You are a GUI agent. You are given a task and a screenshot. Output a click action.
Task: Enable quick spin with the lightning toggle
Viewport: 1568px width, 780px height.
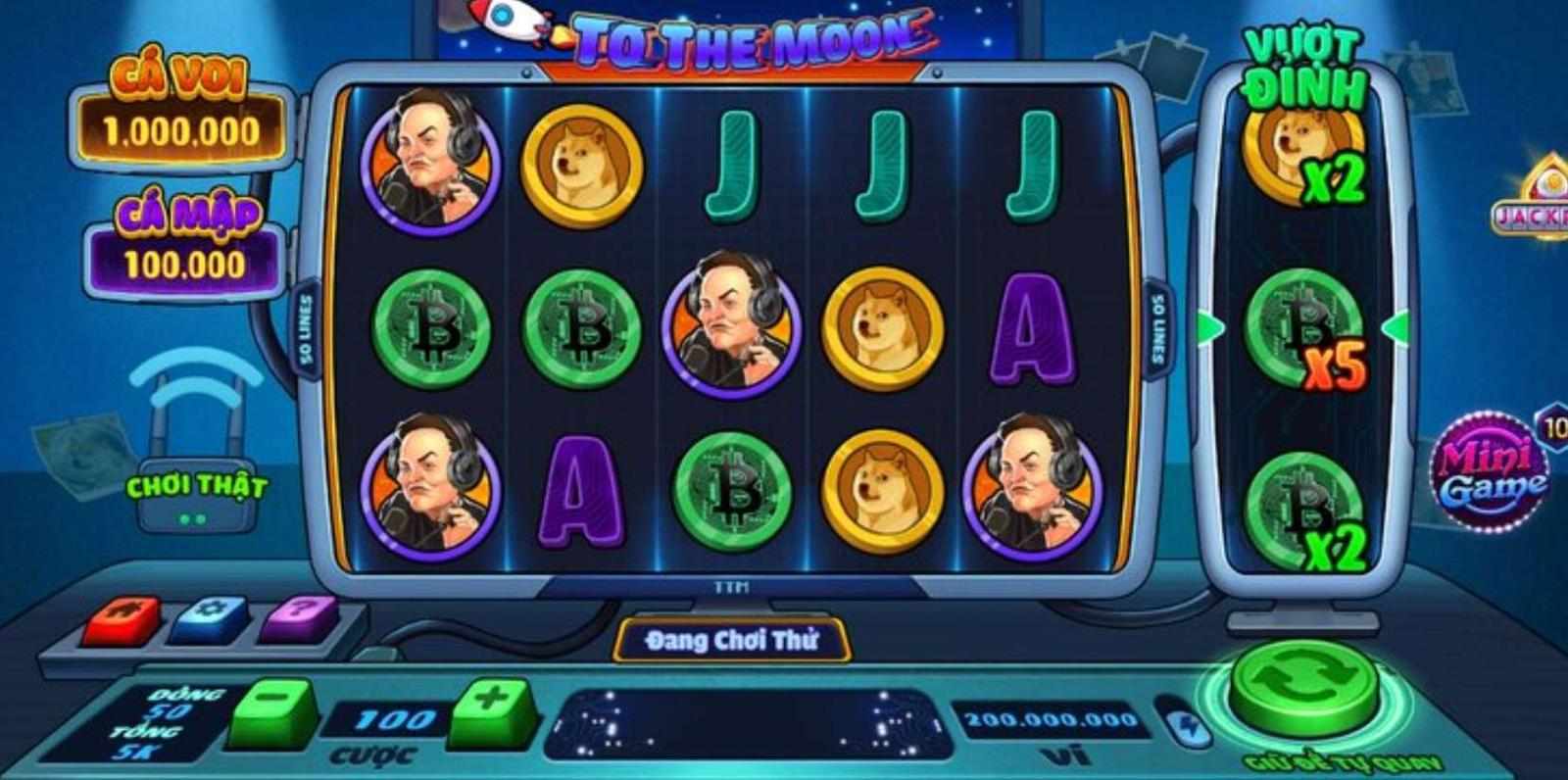click(1188, 729)
